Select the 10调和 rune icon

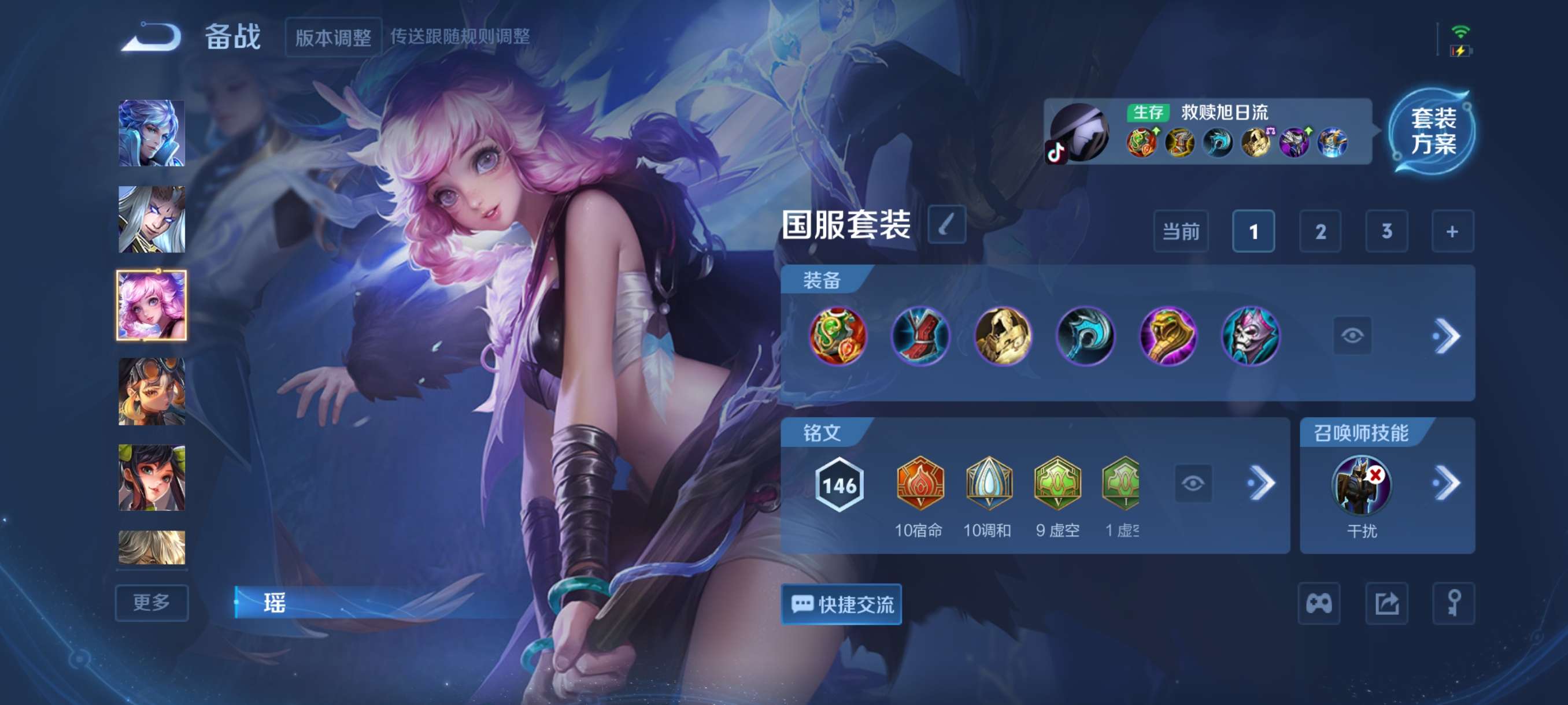tap(990, 484)
